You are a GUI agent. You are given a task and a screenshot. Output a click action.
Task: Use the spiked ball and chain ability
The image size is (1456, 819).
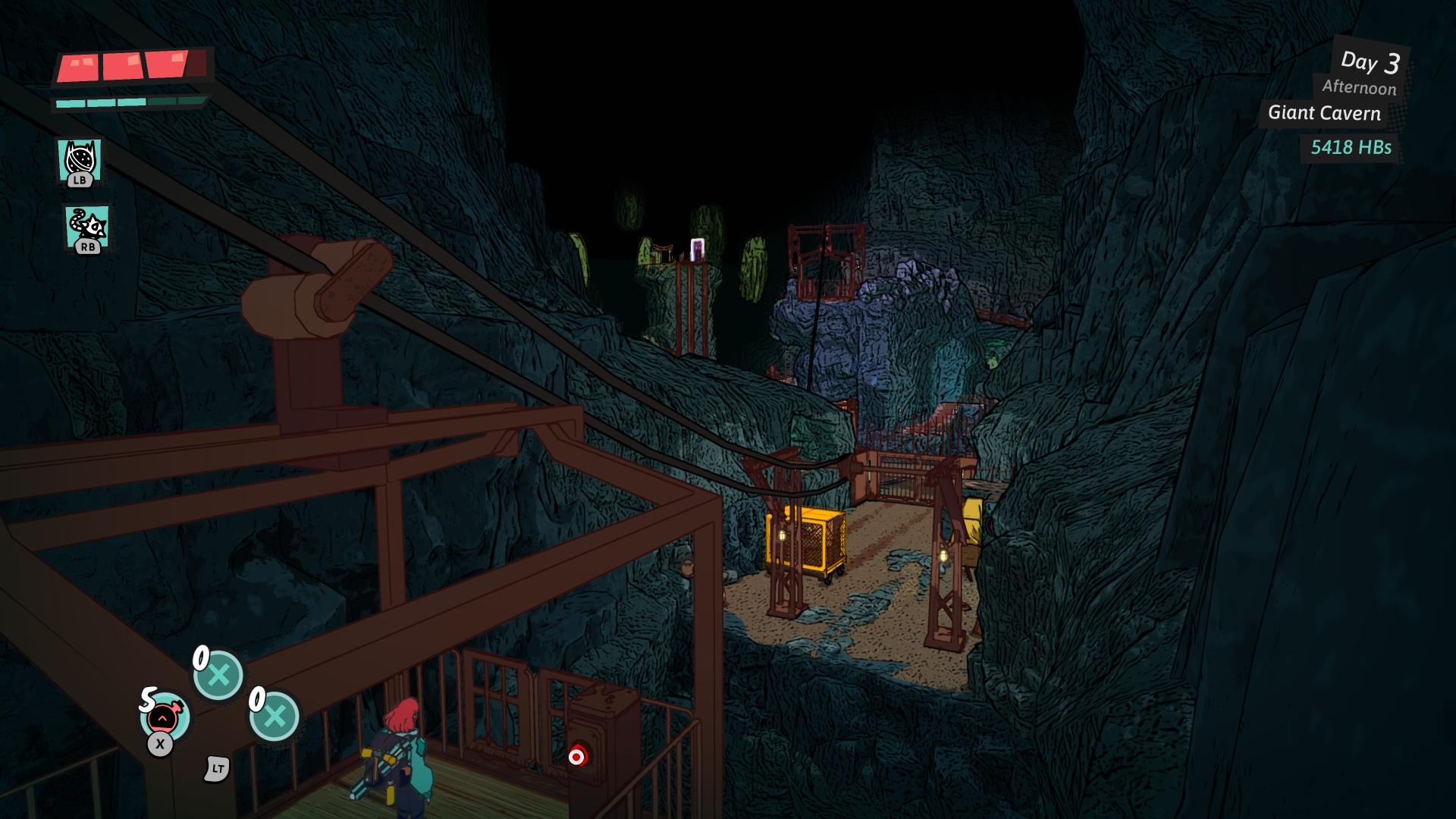pos(86,226)
